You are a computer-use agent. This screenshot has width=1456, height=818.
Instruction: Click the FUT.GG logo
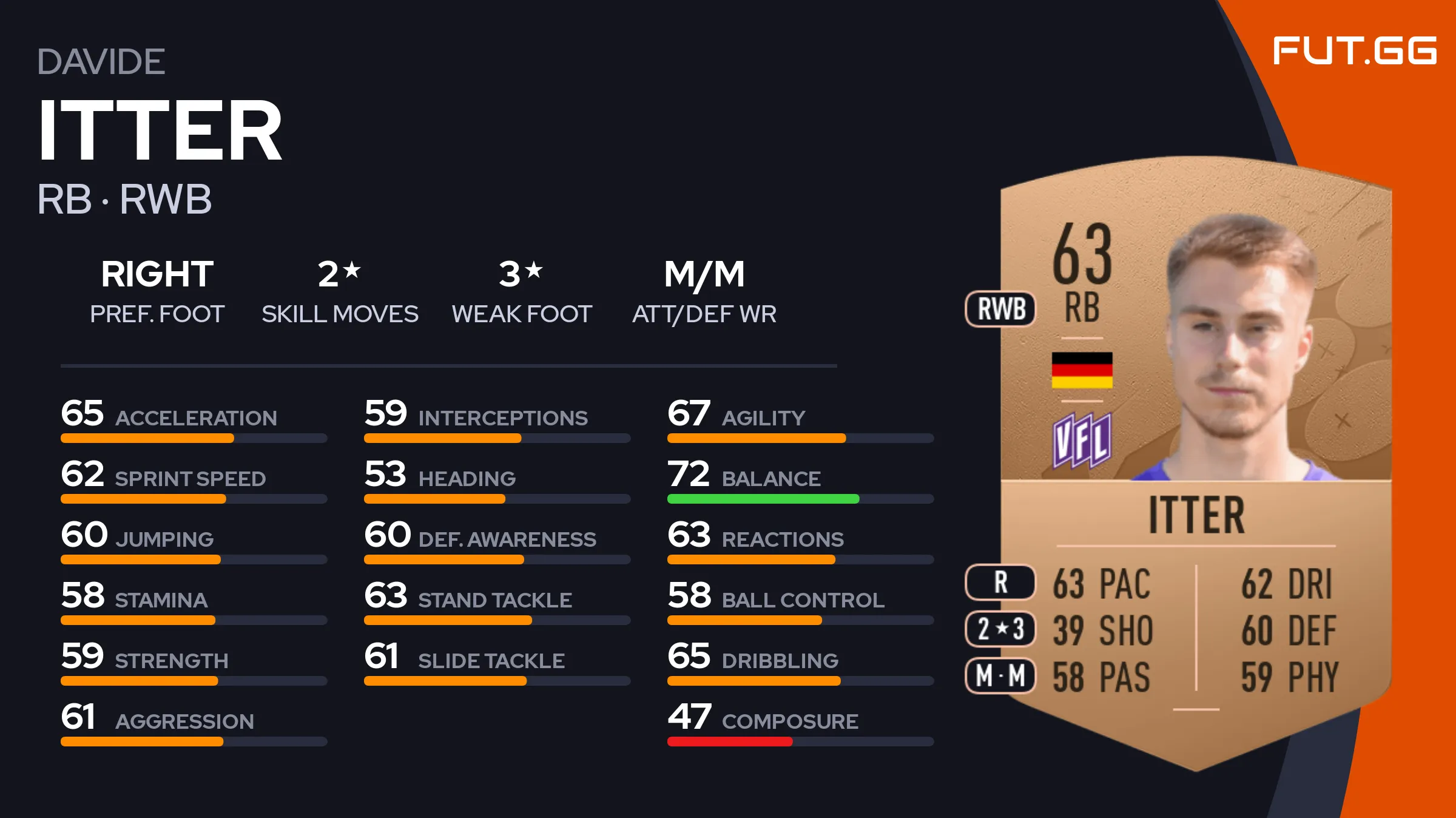pos(1354,50)
